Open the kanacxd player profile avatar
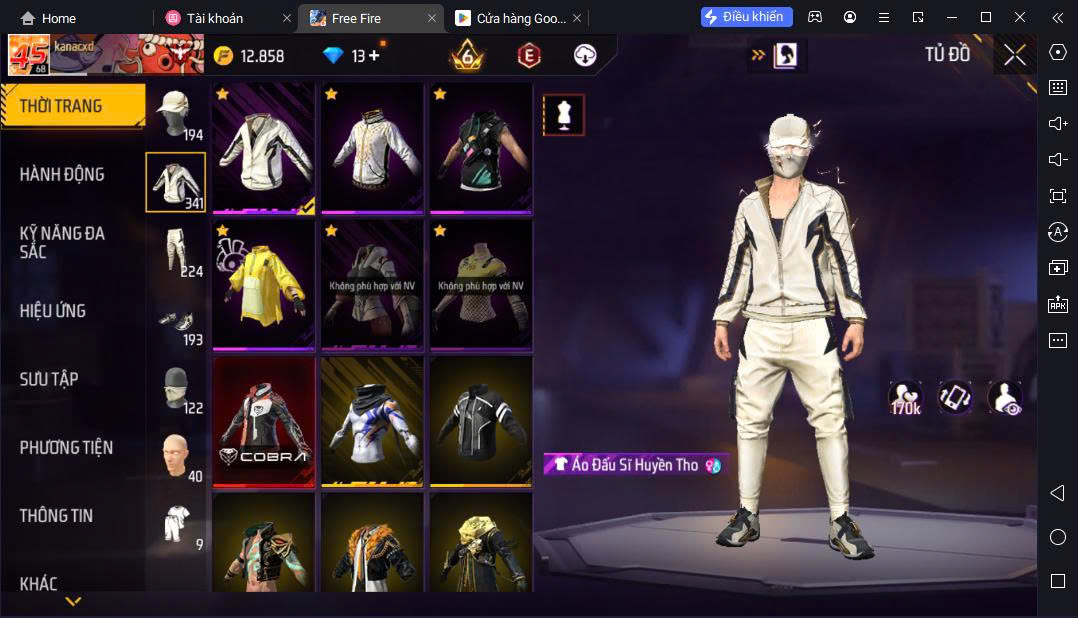The image size is (1078, 618). [29, 55]
